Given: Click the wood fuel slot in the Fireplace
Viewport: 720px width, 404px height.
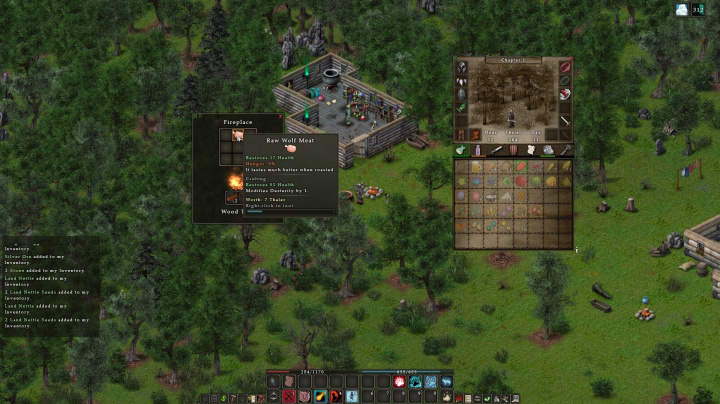Looking at the screenshot, I should tap(233, 196).
